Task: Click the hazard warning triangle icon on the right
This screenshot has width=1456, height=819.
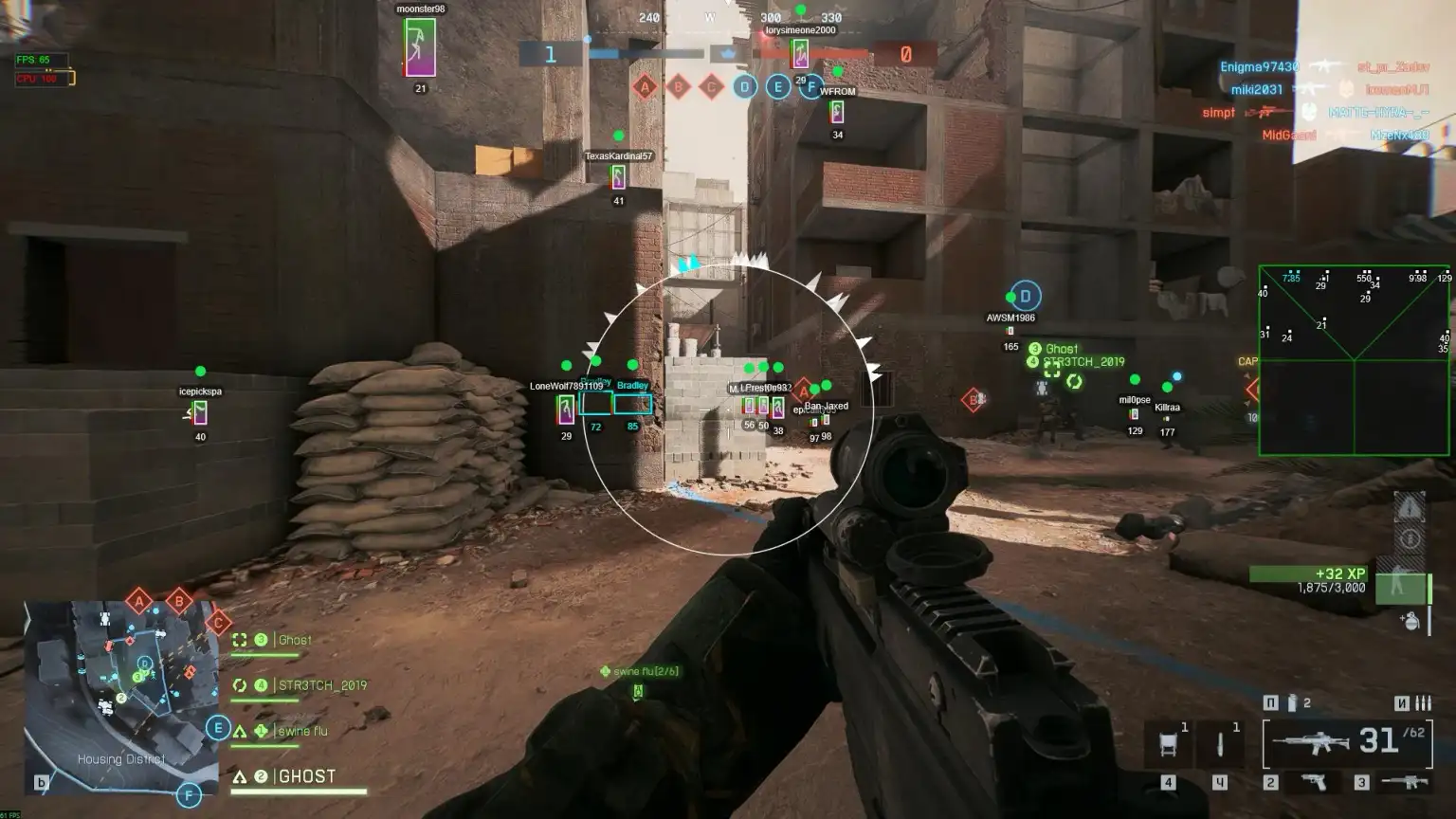Action: [x=1411, y=505]
